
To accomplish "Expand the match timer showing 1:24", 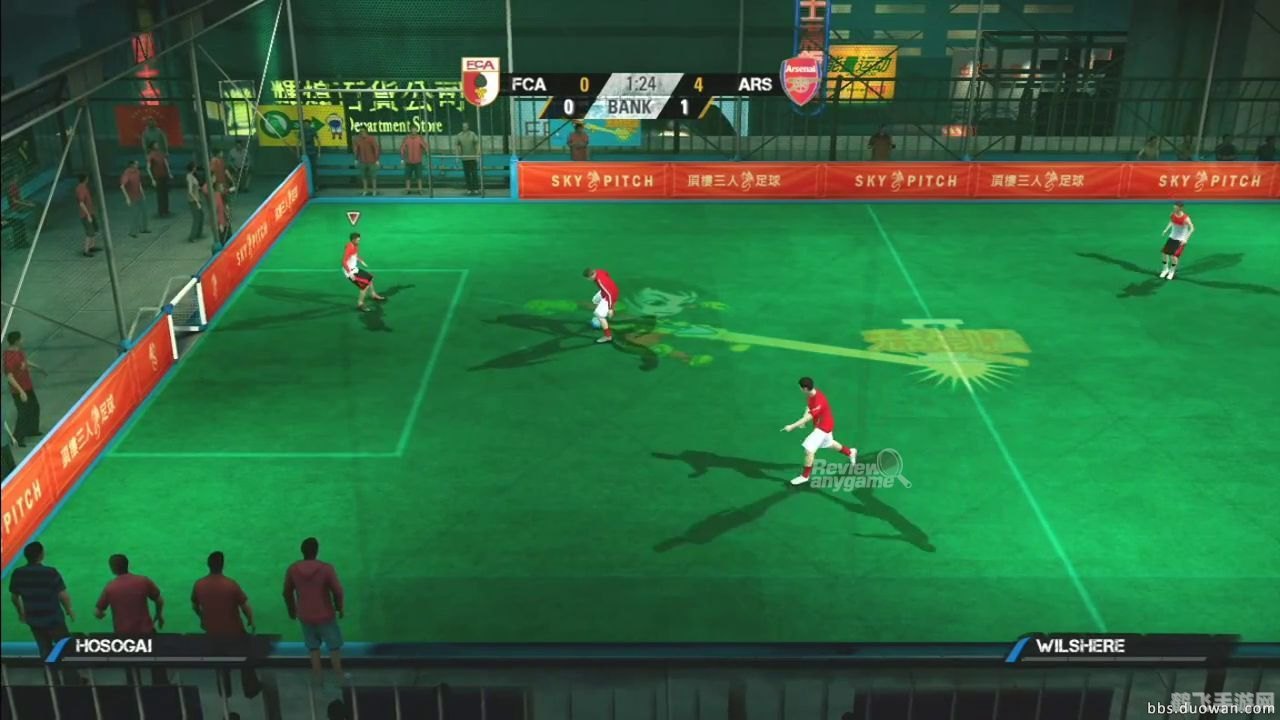I will click(x=640, y=83).
